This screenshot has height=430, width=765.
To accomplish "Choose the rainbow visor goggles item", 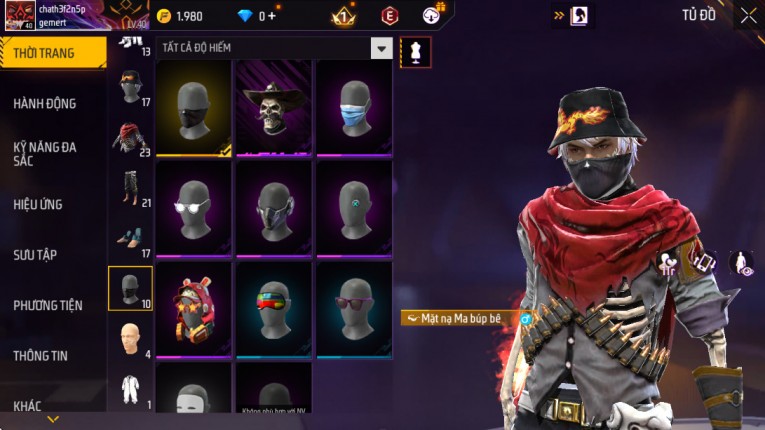I will pyautogui.click(x=274, y=308).
